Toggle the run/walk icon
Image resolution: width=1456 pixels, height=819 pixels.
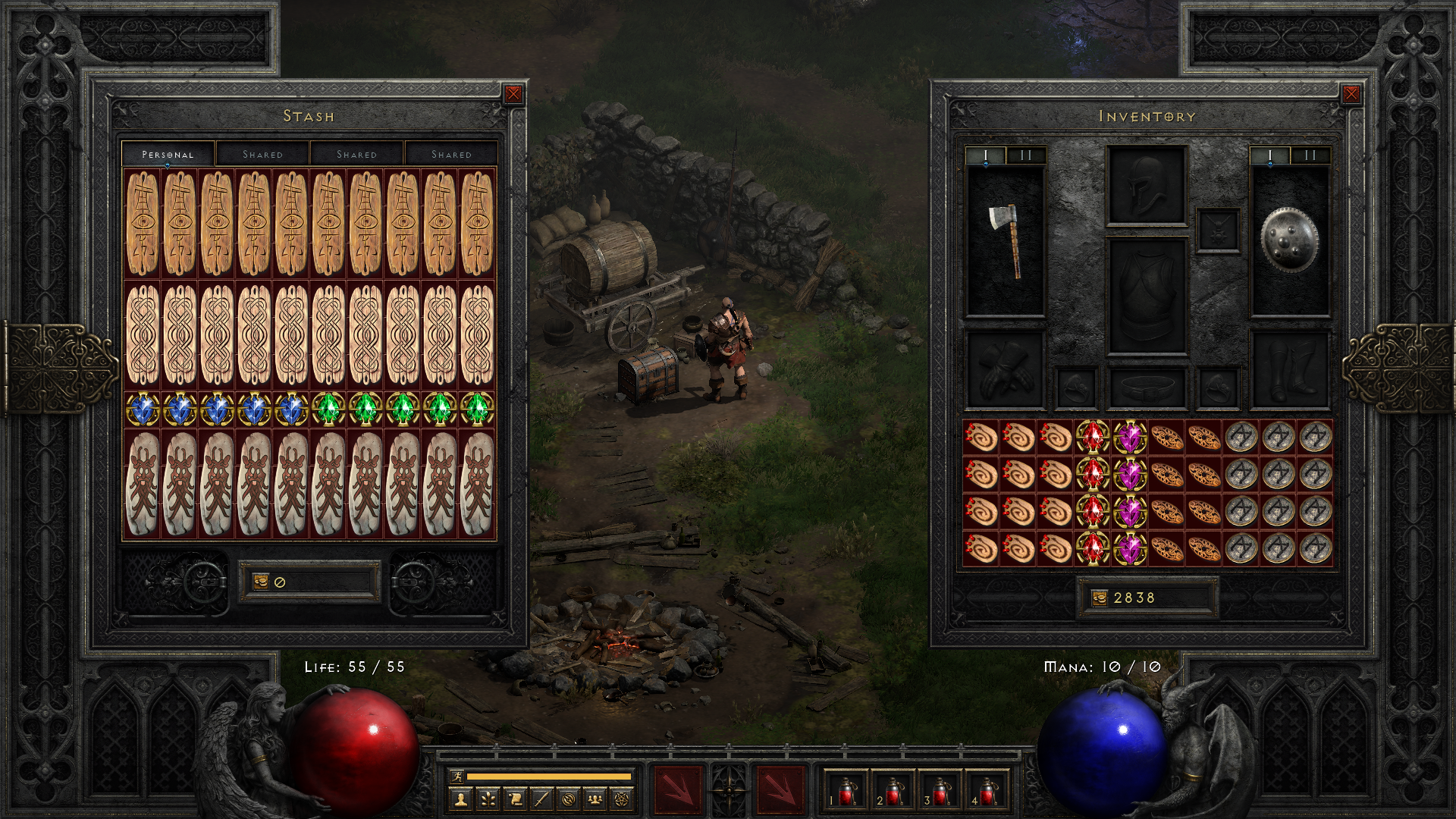[457, 776]
